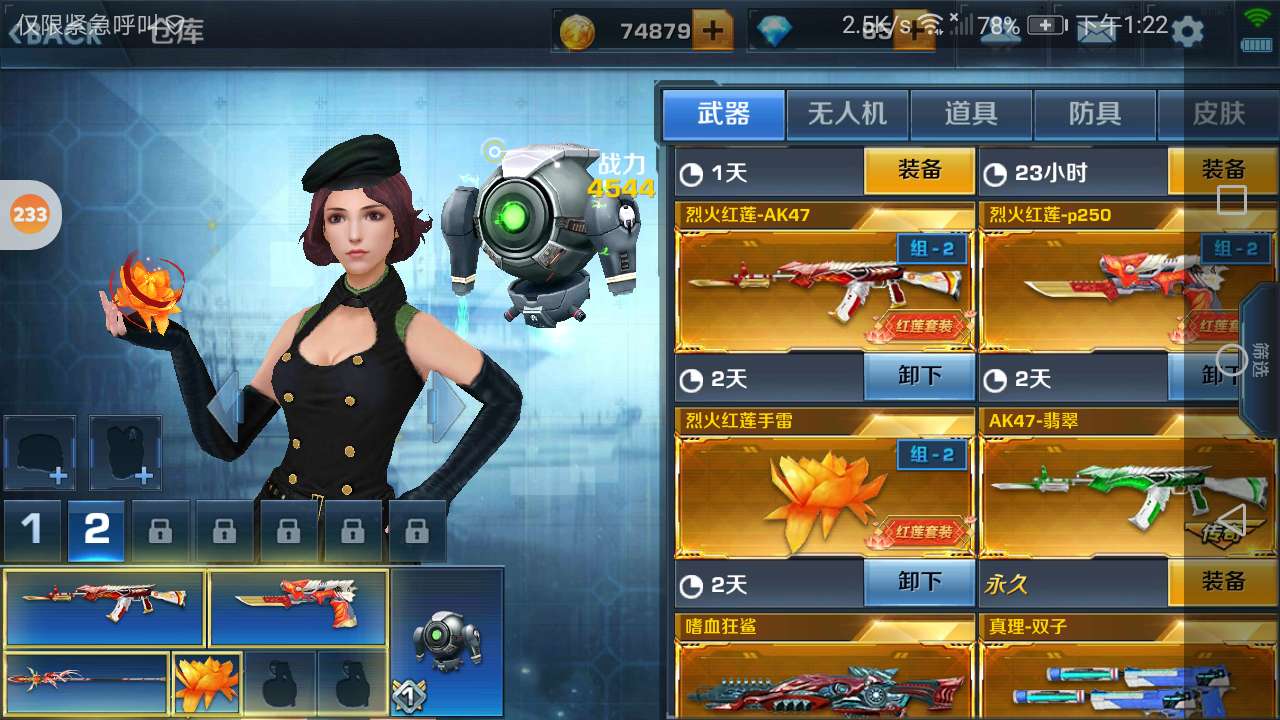
Task: Unequip the 烈火红莲手雷 with 卸下 button
Action: [919, 583]
